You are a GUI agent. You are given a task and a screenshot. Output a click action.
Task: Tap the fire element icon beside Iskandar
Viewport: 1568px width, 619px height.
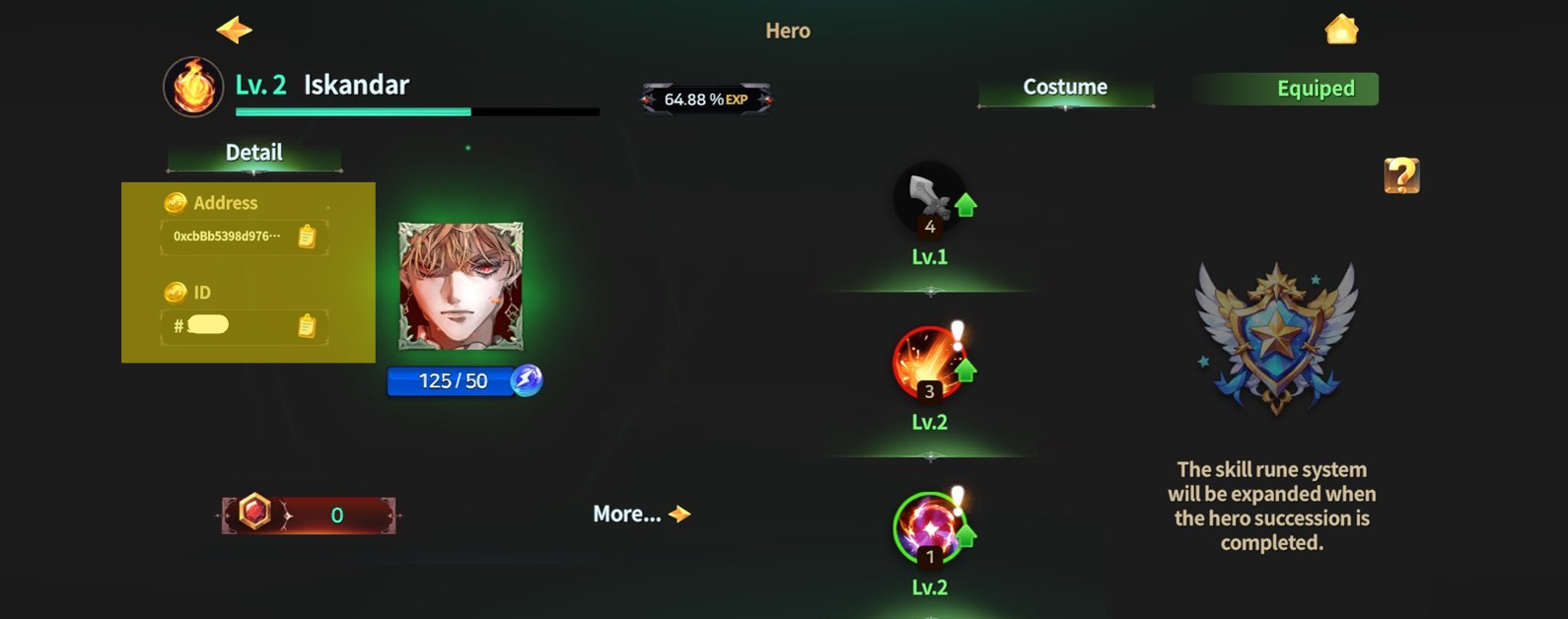(x=193, y=87)
